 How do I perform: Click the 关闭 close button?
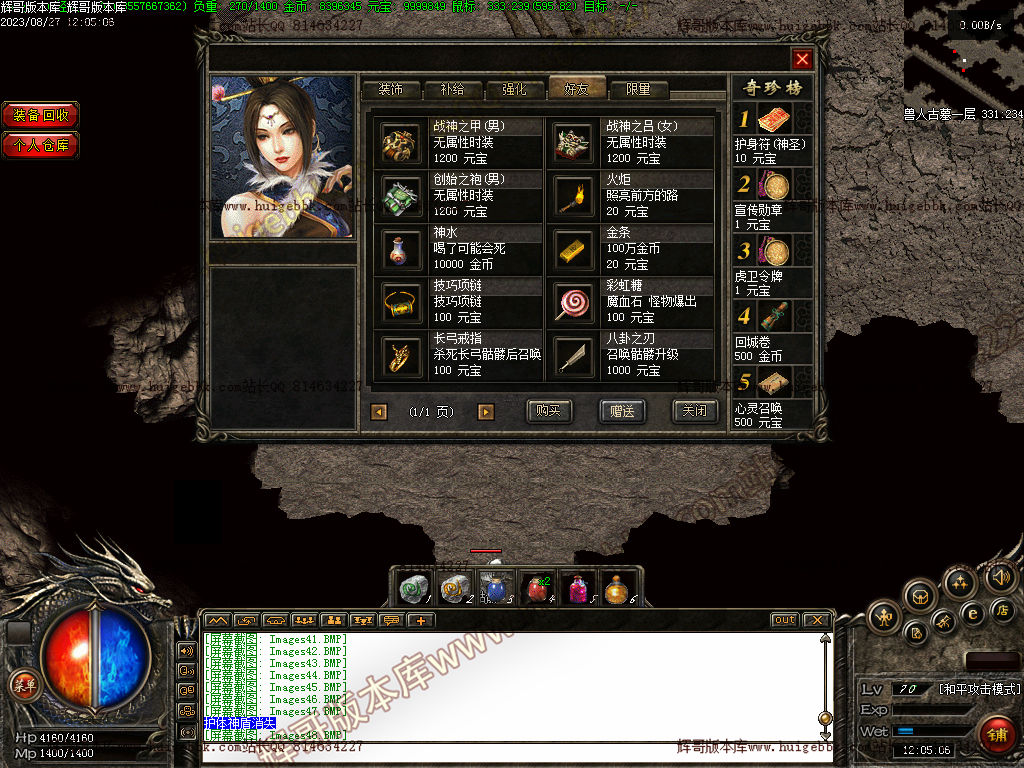pyautogui.click(x=694, y=411)
